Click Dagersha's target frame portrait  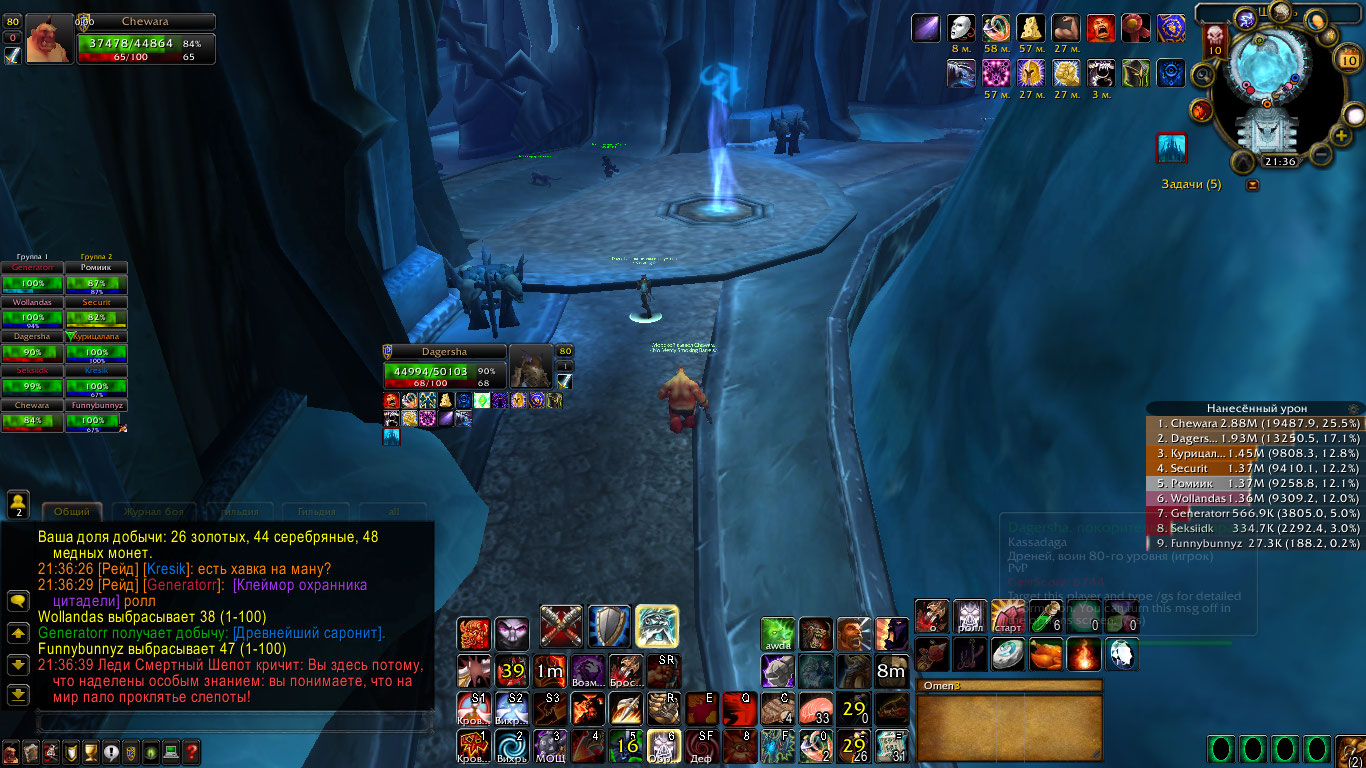(x=530, y=368)
